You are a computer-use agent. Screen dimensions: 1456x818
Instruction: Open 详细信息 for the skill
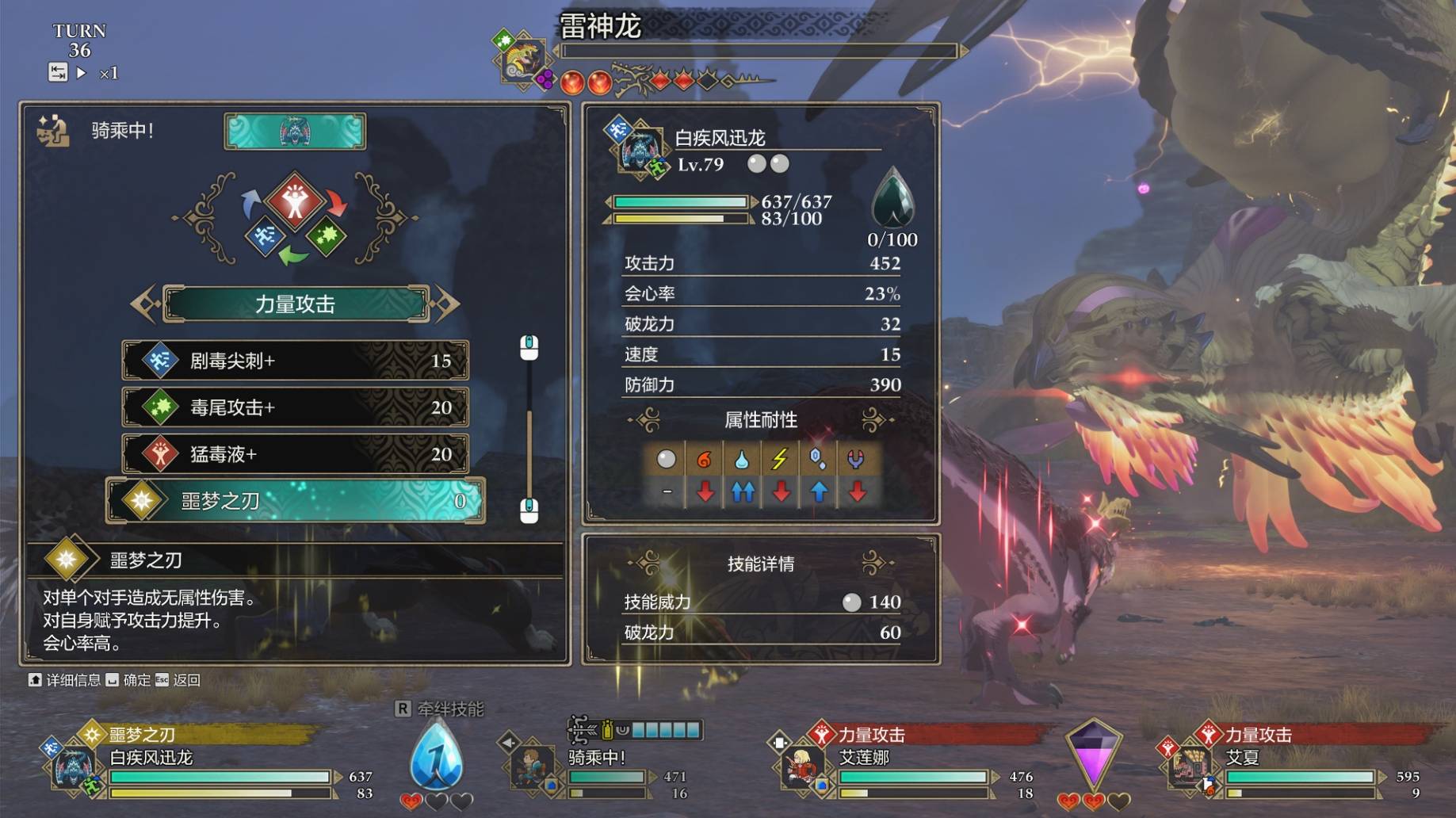coord(65,680)
